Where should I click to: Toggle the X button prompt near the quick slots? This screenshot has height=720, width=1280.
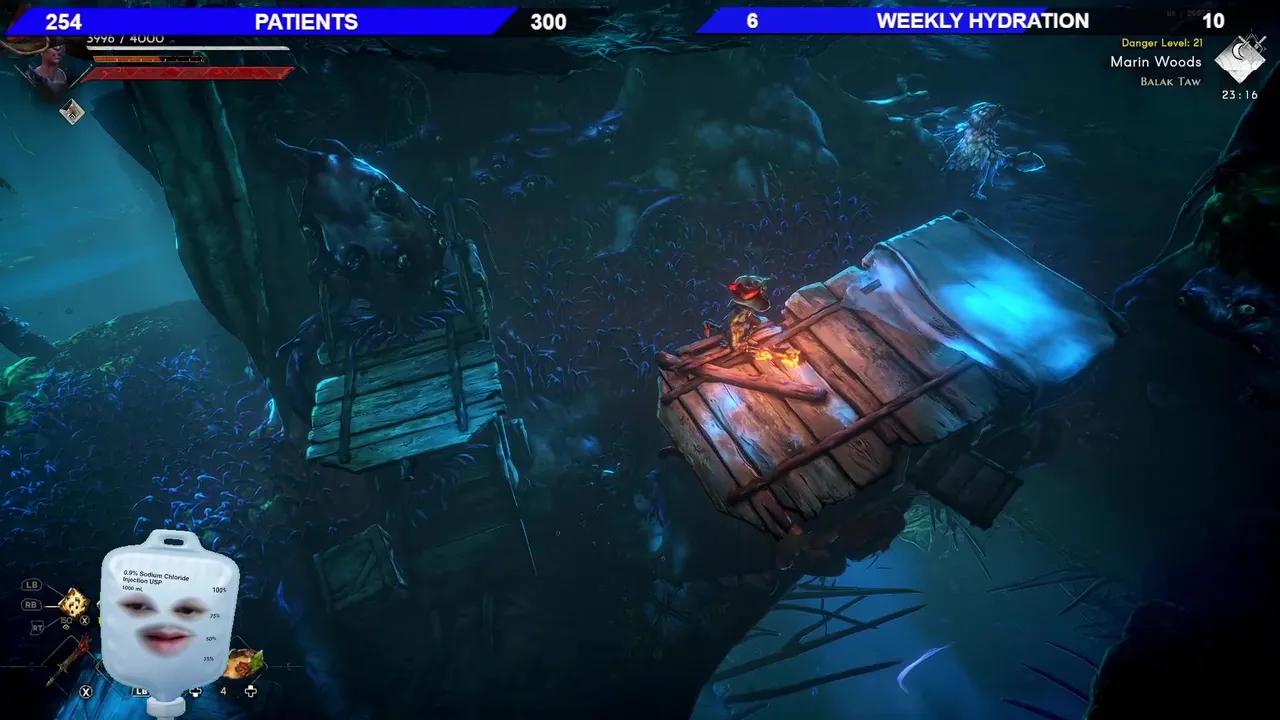[x=86, y=691]
